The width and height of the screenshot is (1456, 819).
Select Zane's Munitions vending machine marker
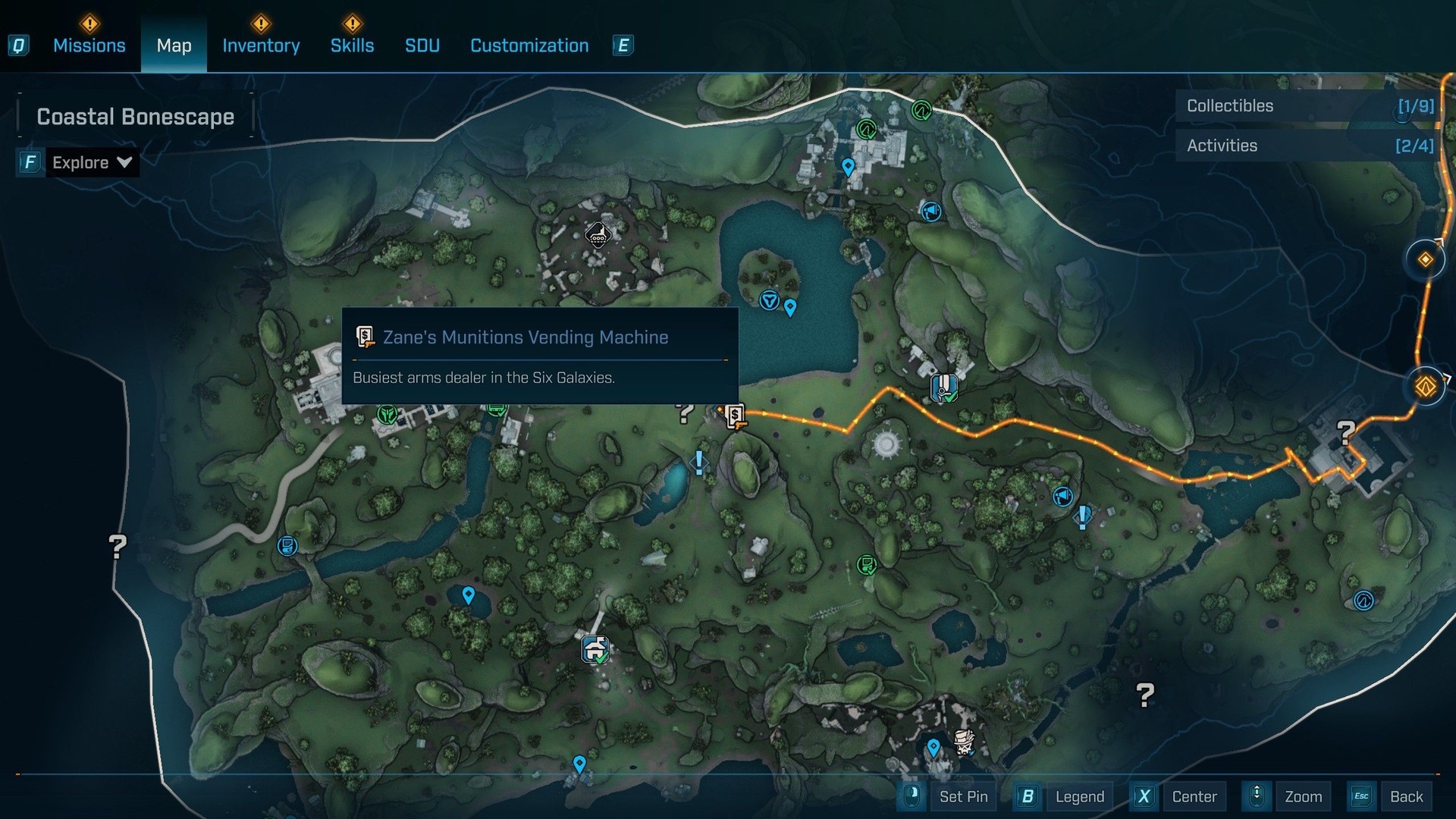pos(734,416)
